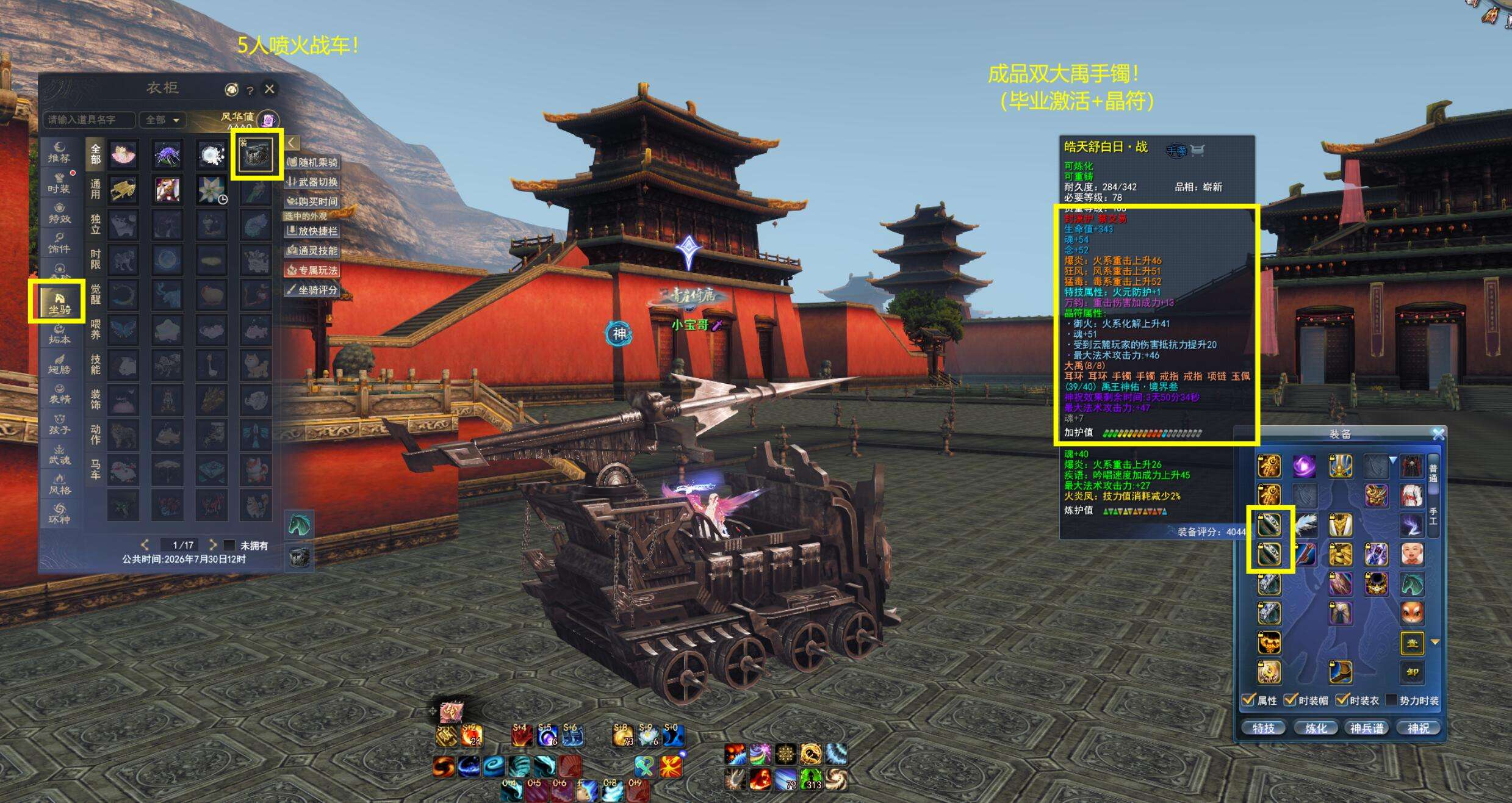Close the 装备 equipment panel

coord(1438,434)
